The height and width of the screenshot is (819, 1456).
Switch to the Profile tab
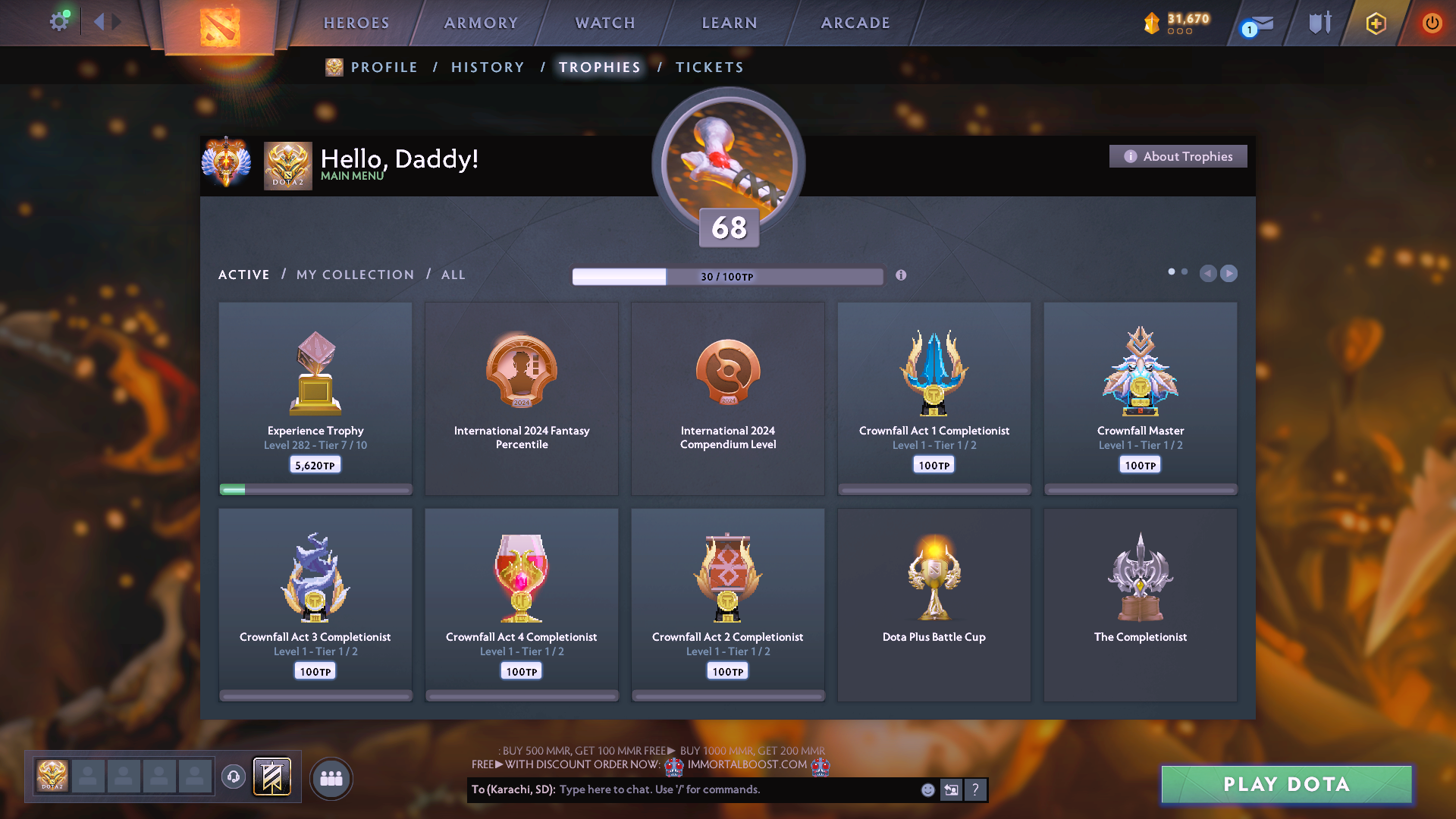point(384,67)
